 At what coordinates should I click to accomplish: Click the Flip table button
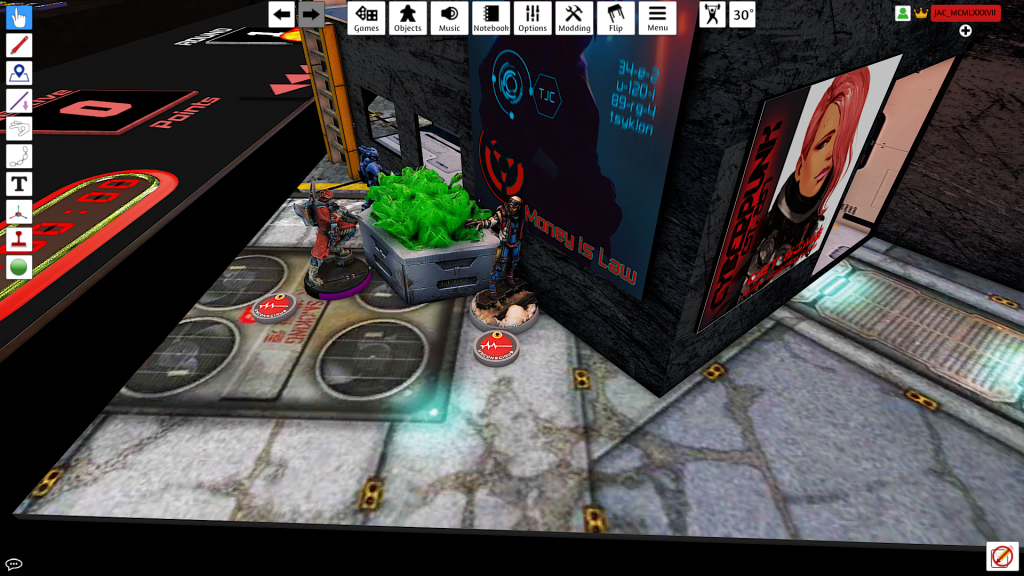point(615,17)
